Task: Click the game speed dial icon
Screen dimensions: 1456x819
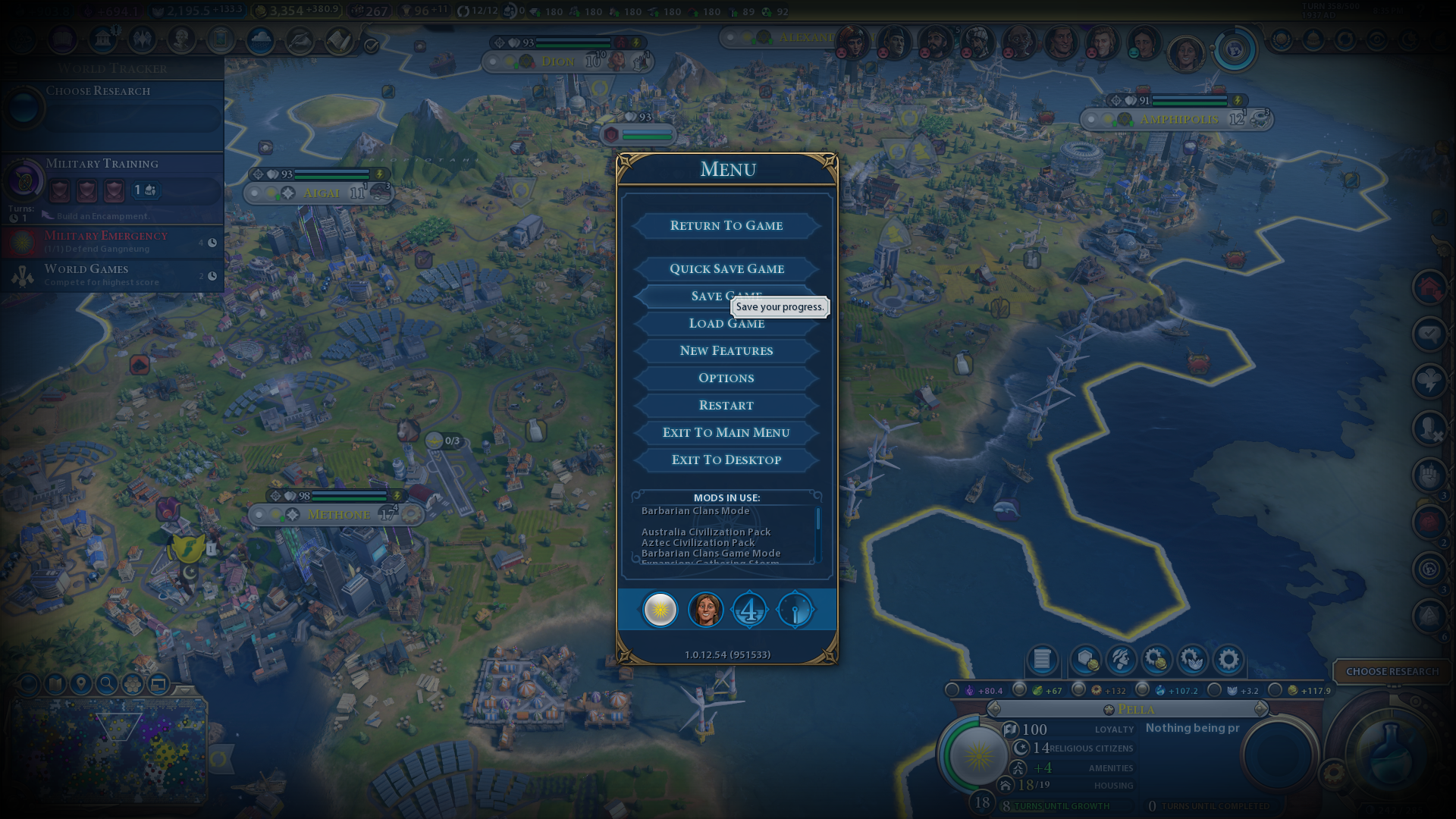Action: point(795,610)
